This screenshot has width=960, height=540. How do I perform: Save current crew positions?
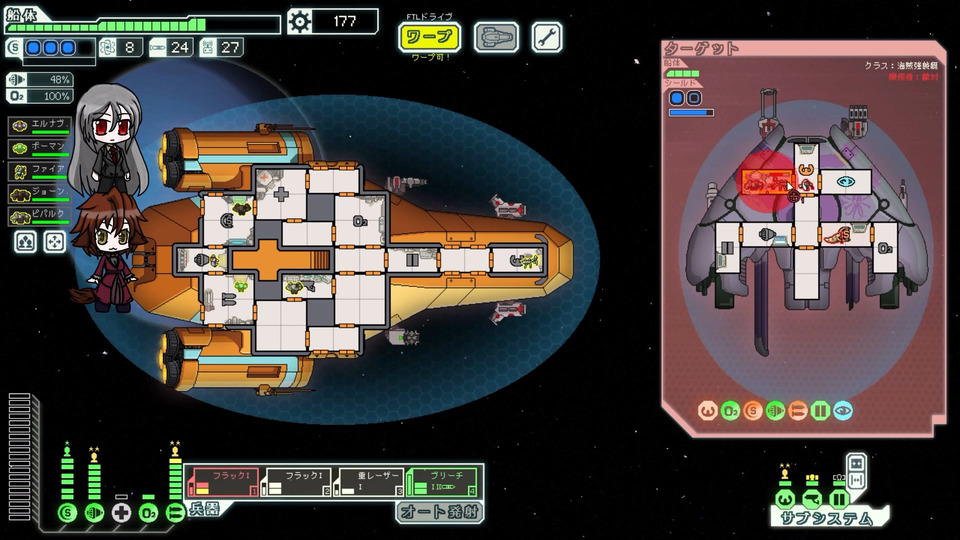click(x=27, y=241)
